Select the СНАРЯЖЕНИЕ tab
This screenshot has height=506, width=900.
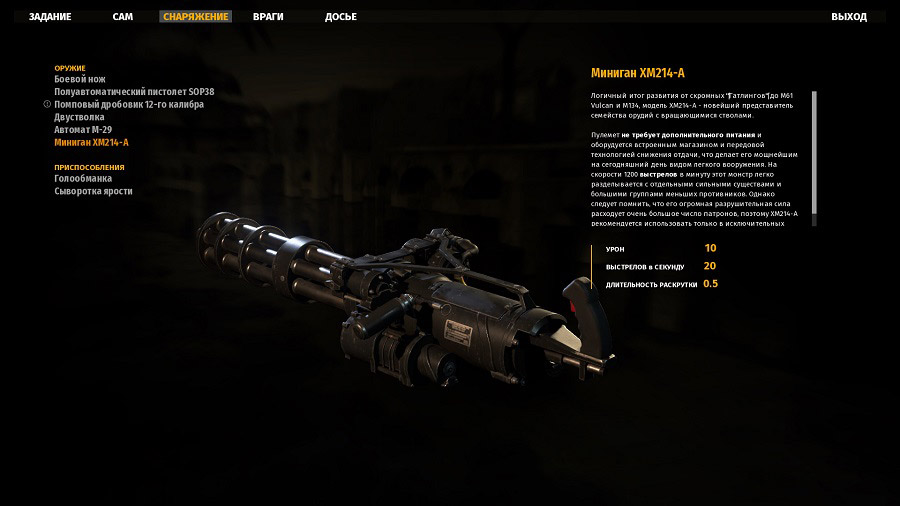pyautogui.click(x=196, y=17)
